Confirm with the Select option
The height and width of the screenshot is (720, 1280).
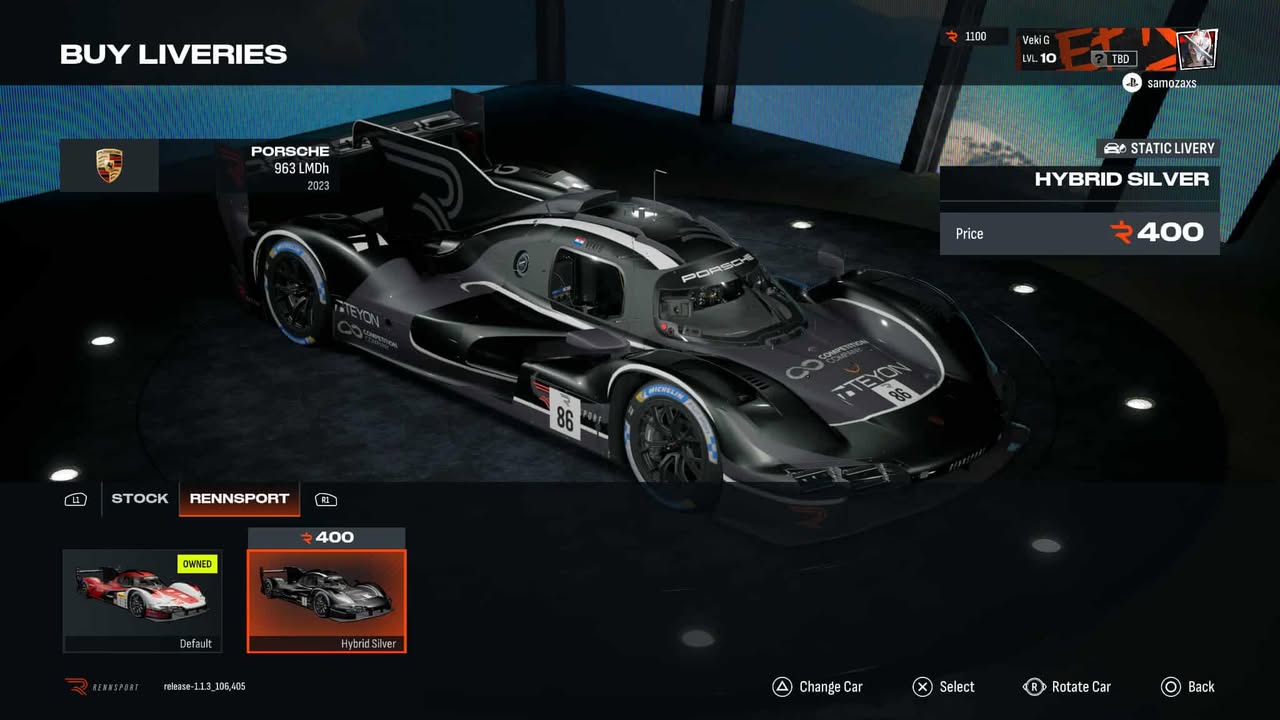point(943,687)
